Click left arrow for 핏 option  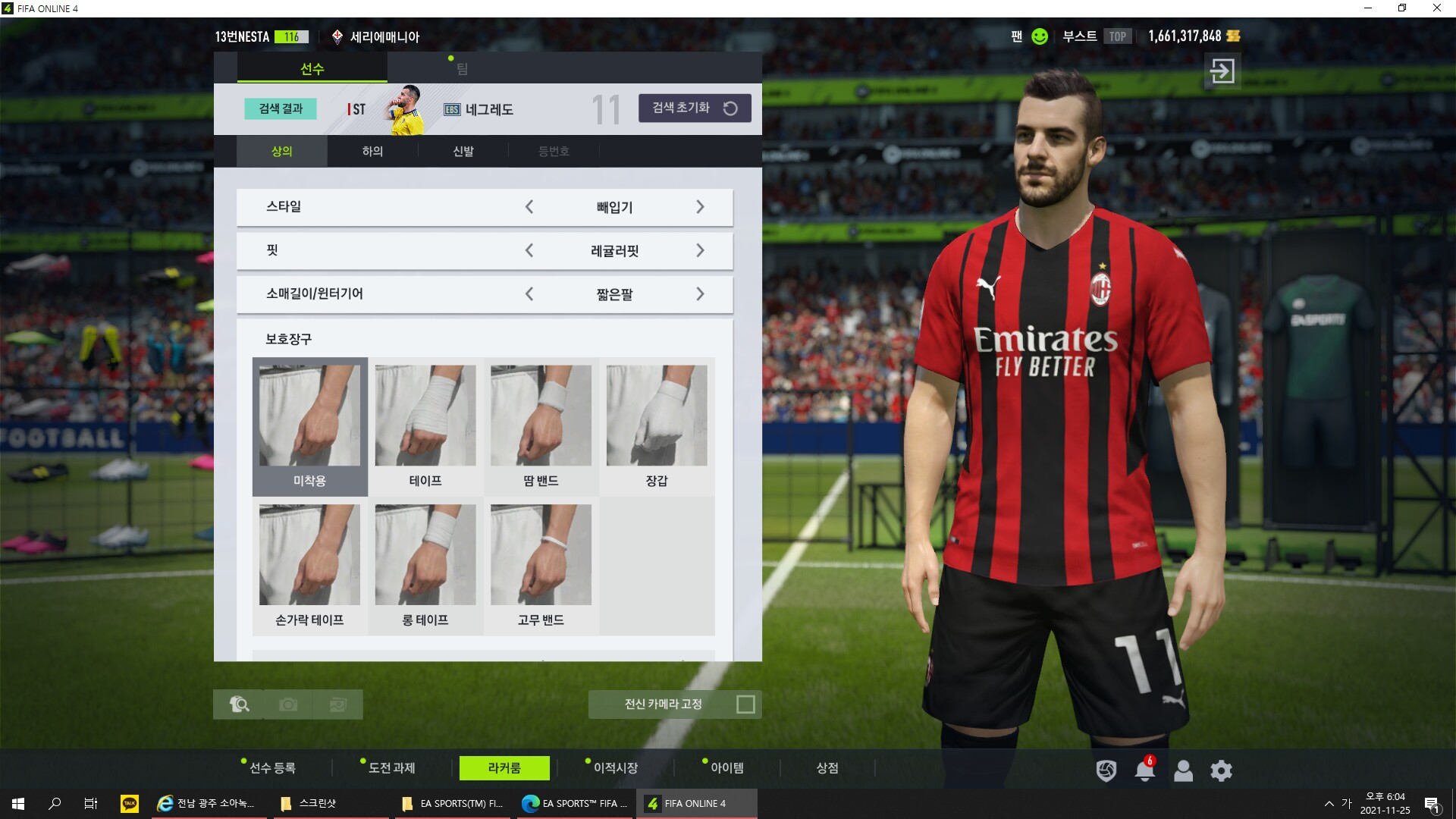coord(529,250)
